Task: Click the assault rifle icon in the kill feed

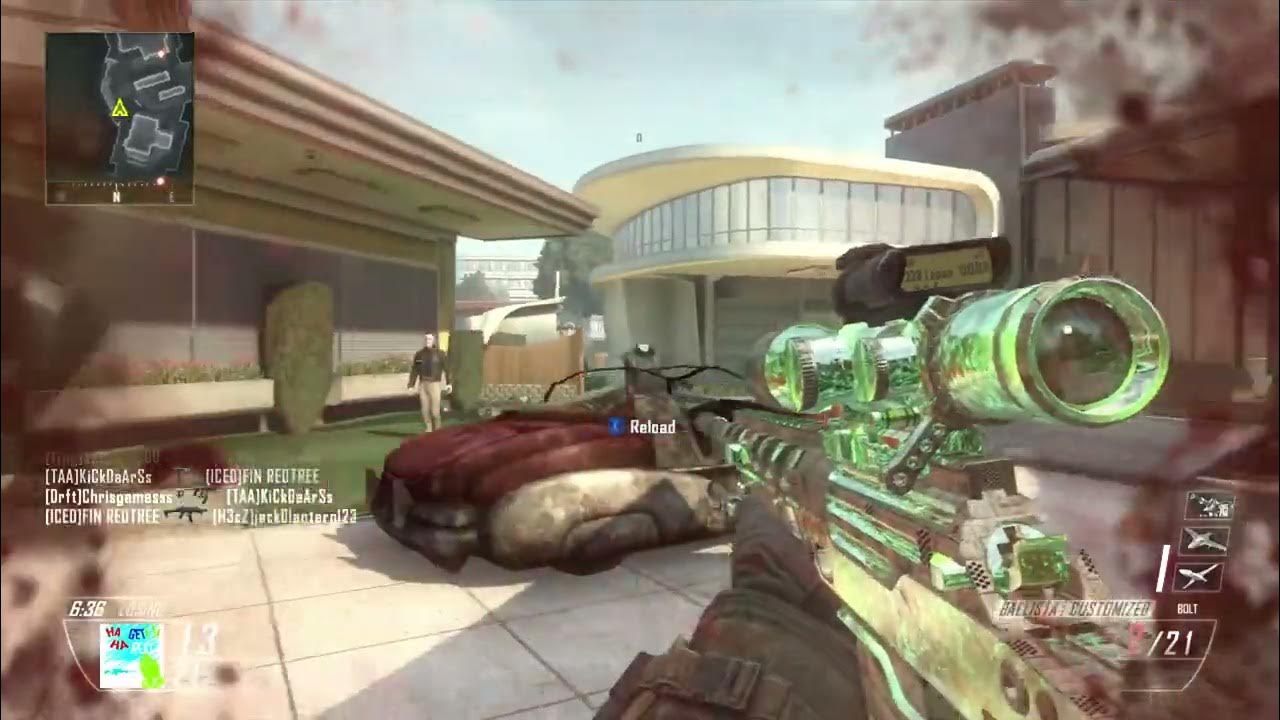Action: pyautogui.click(x=186, y=515)
